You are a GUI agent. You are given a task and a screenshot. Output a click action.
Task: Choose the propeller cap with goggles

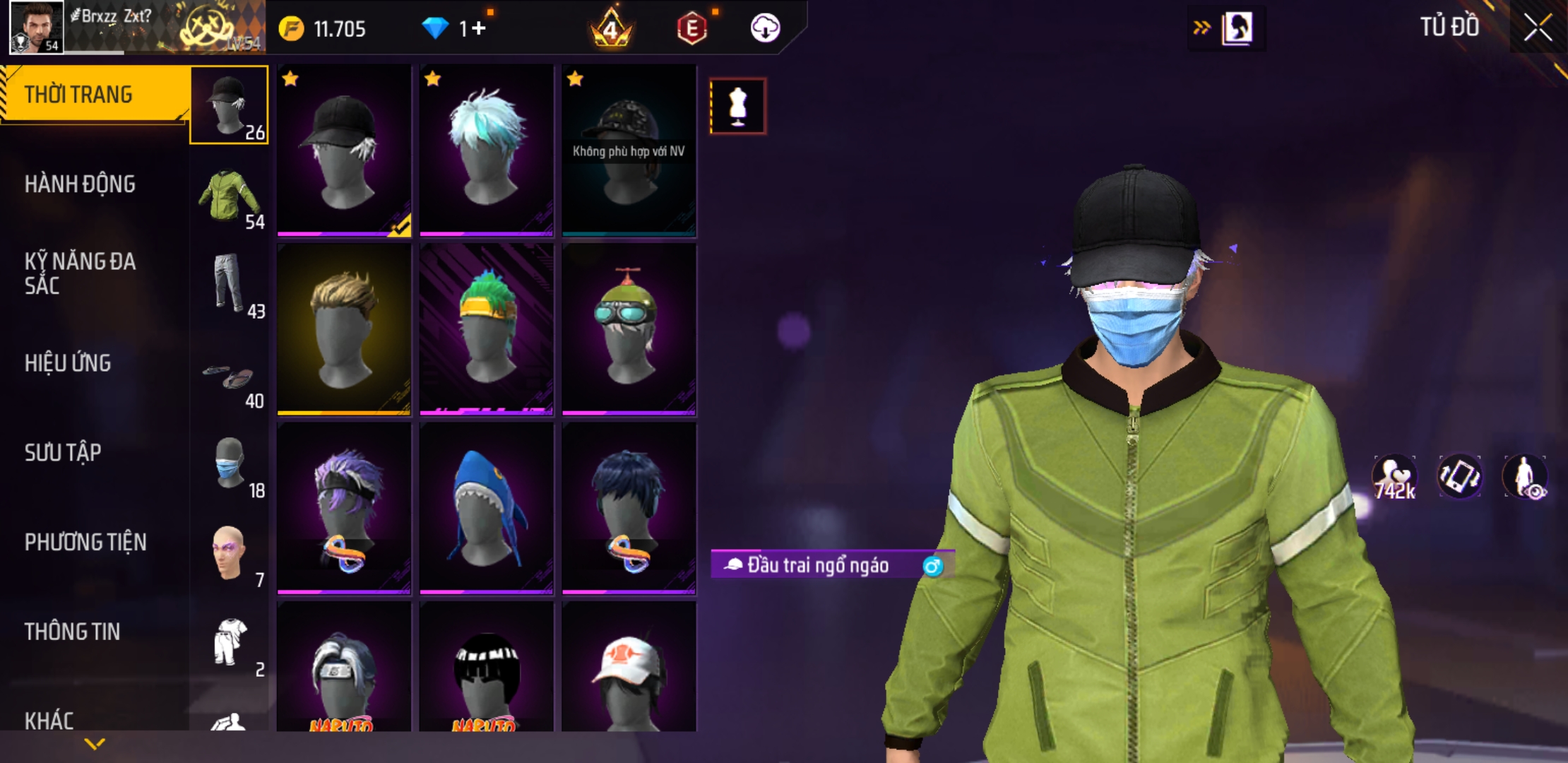629,329
